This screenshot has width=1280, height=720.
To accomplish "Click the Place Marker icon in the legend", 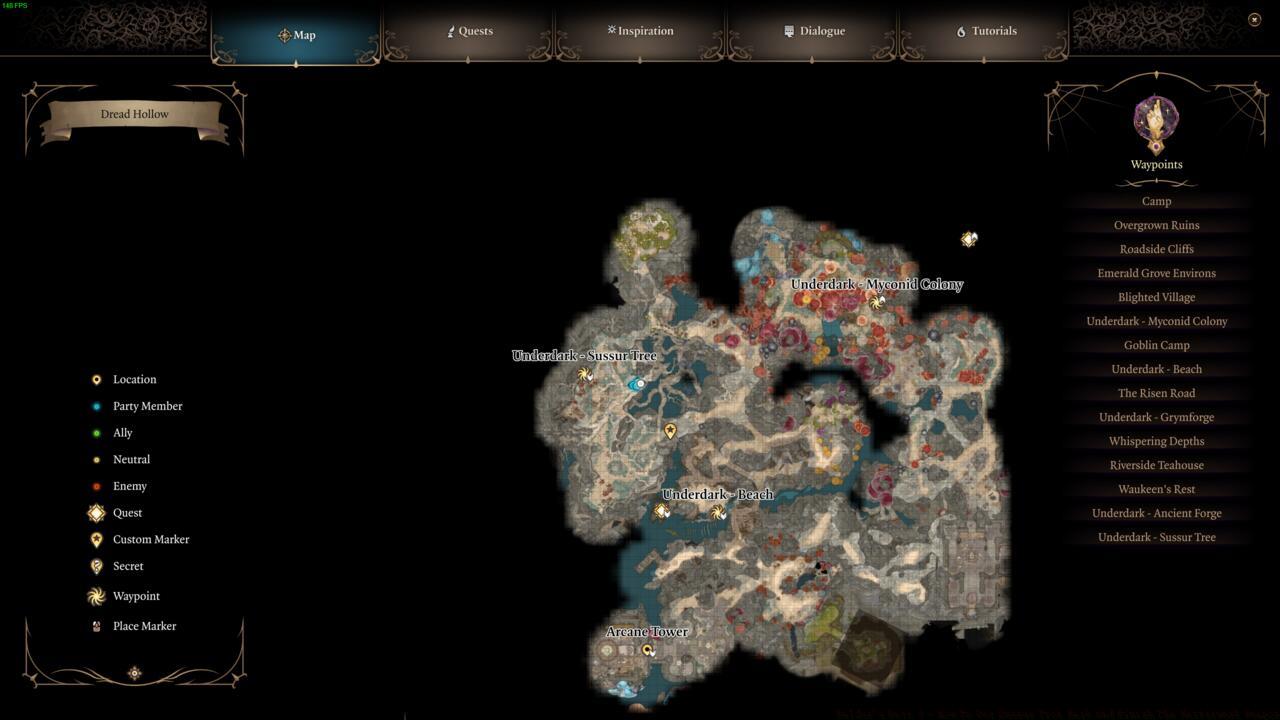I will (96, 626).
